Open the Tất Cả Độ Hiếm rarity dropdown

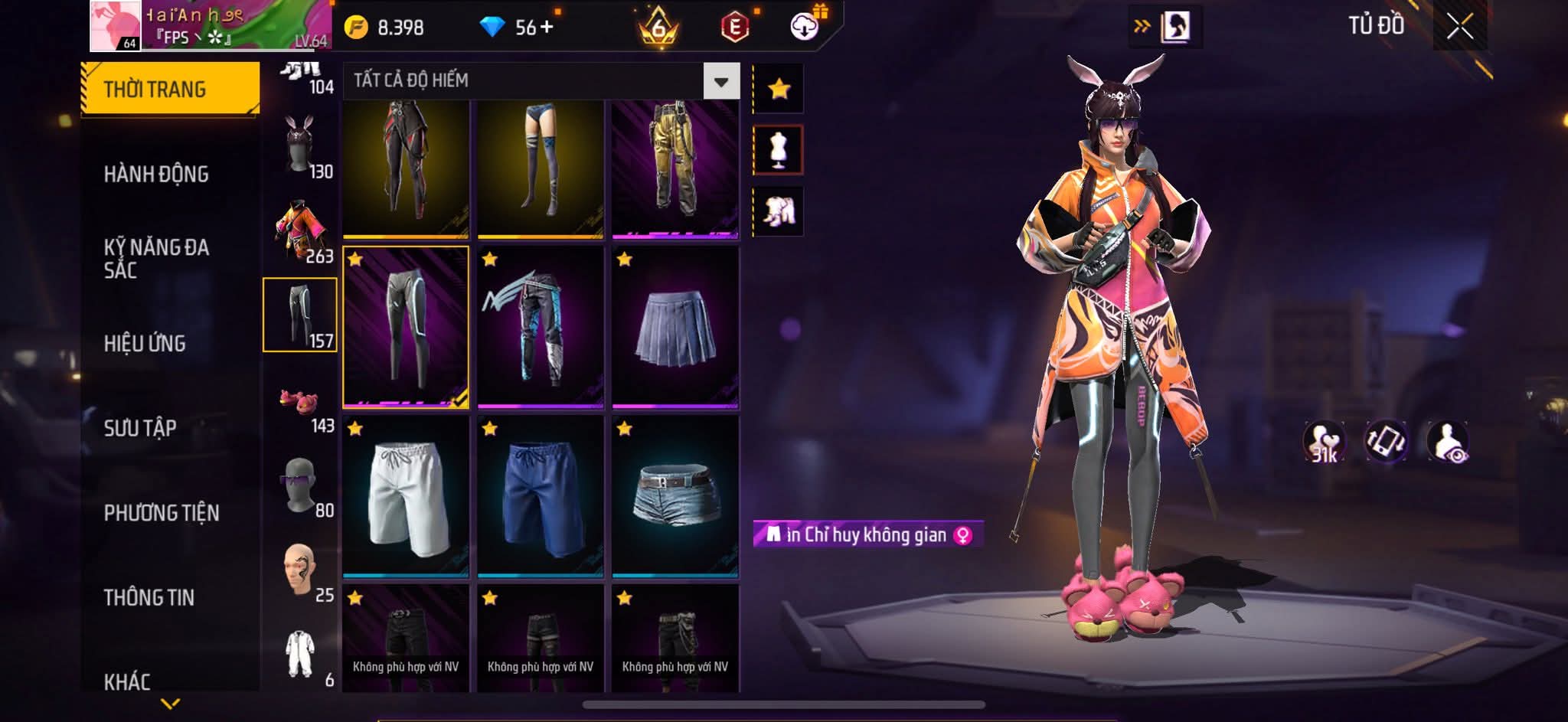click(720, 81)
